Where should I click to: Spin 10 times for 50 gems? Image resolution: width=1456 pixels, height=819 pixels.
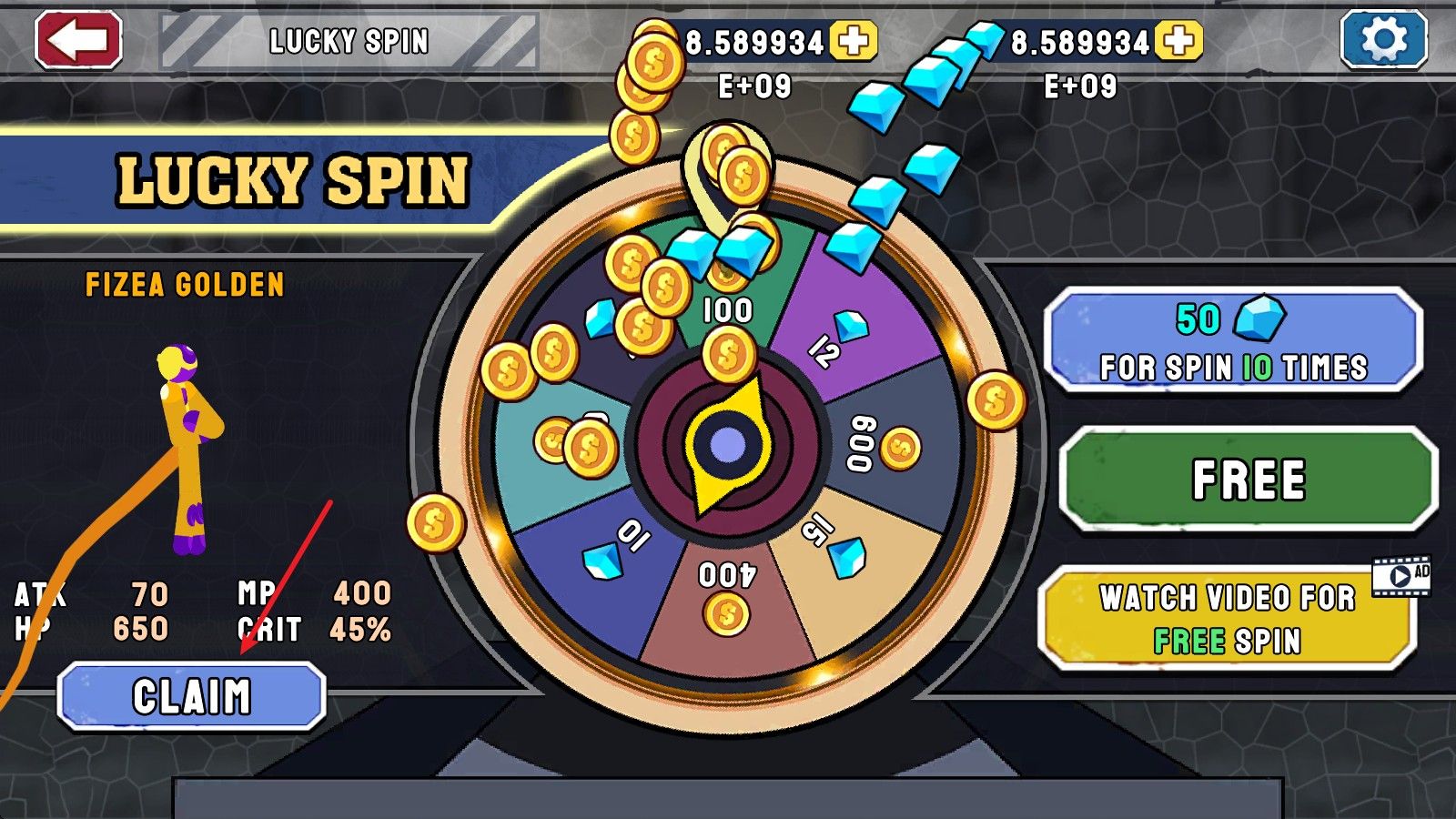pos(1233,341)
